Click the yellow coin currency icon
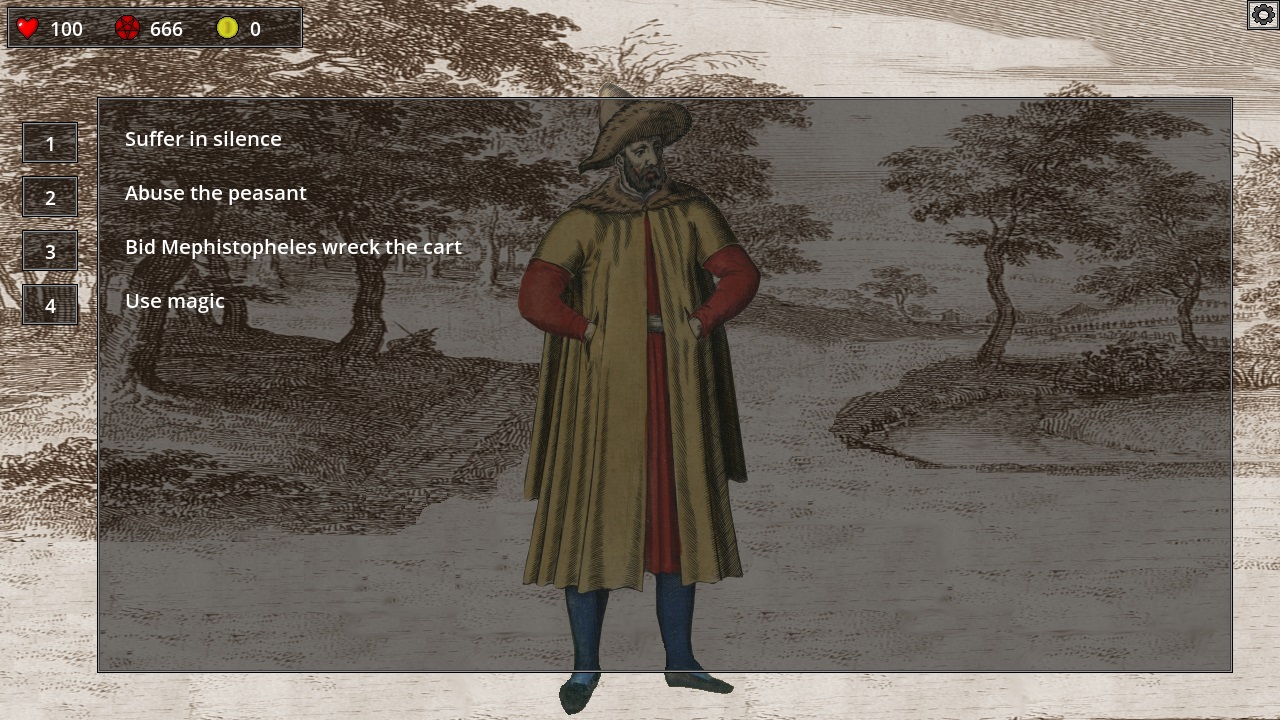The image size is (1280, 720). pos(227,28)
